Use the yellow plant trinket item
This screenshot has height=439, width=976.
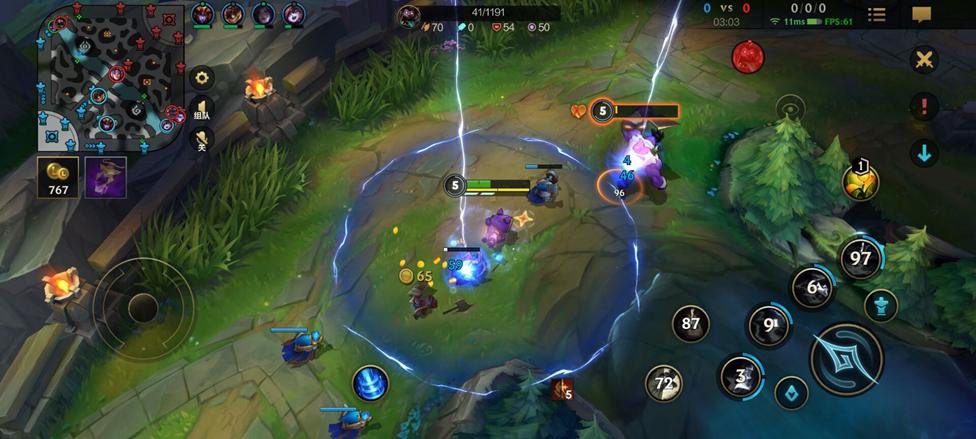(860, 181)
